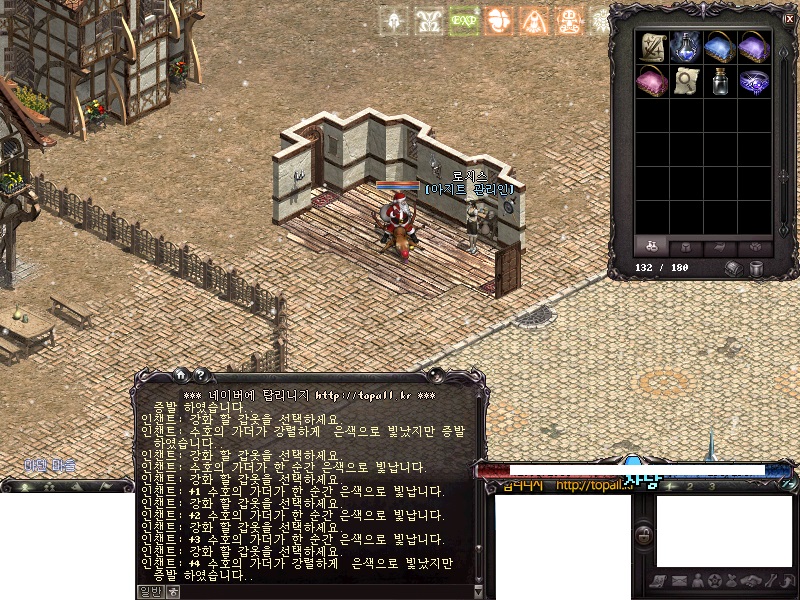Click the lock icon beside the minimap panel
800x600 pixels.
[x=645, y=533]
